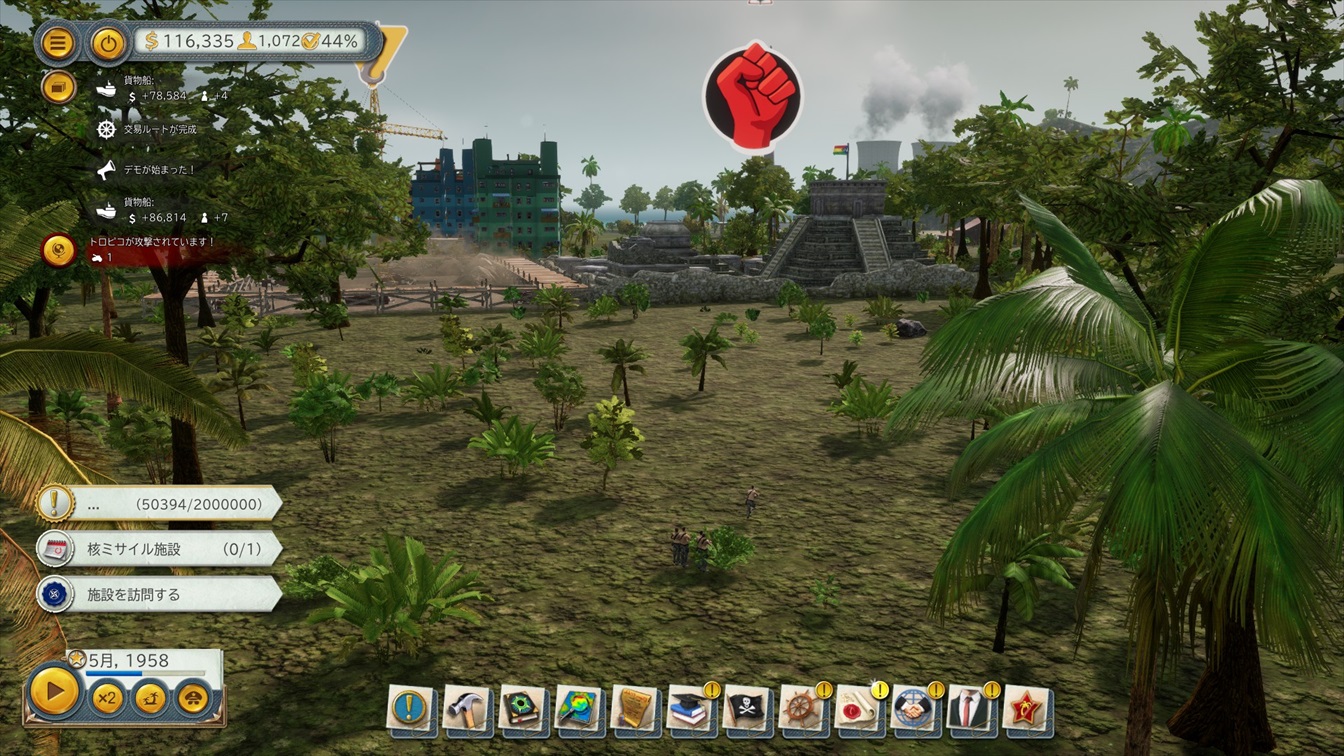
Task: Open the handshake diplomacy menu
Action: (913, 708)
